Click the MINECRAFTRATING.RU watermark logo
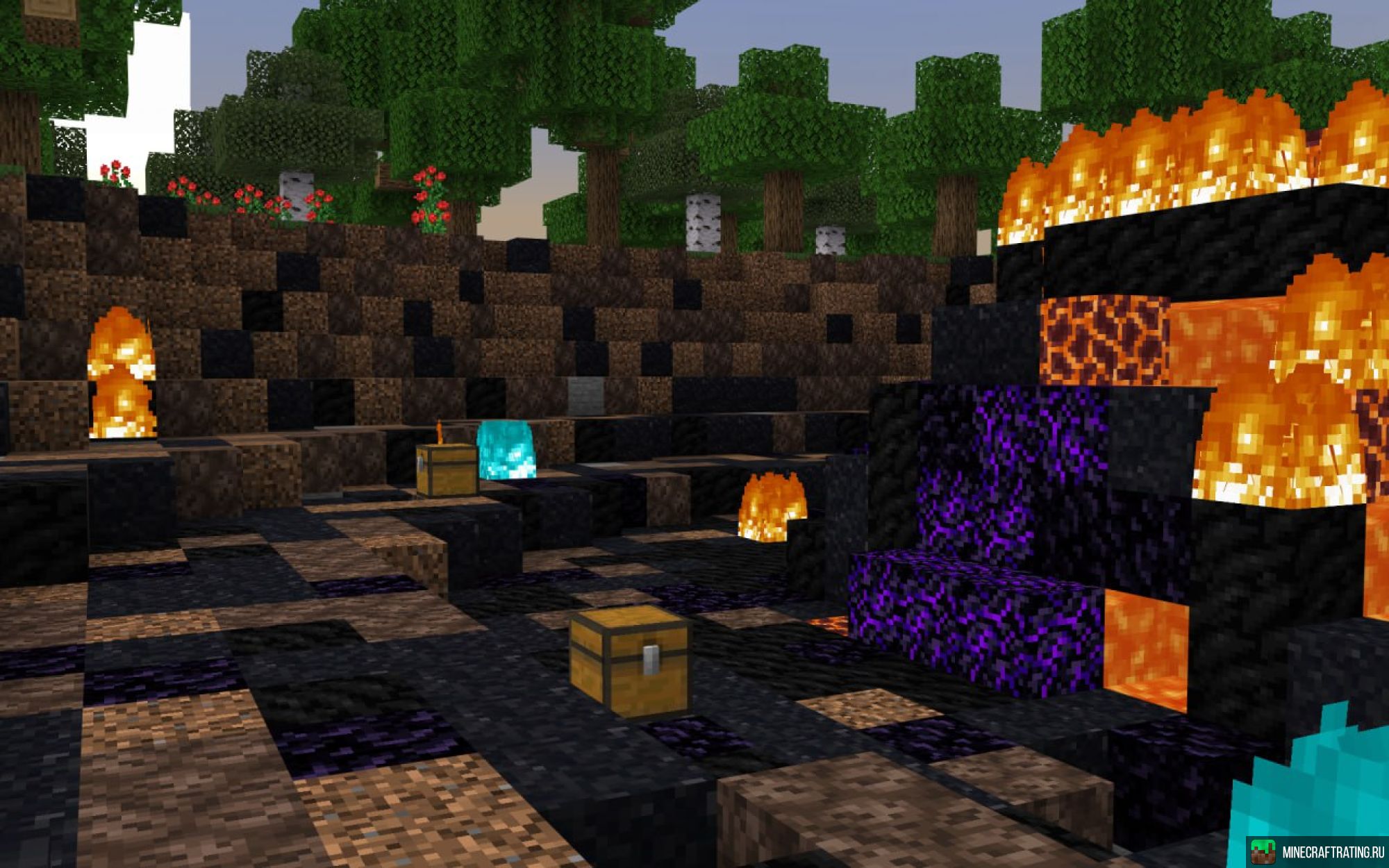The image size is (1389, 868). tap(1317, 851)
